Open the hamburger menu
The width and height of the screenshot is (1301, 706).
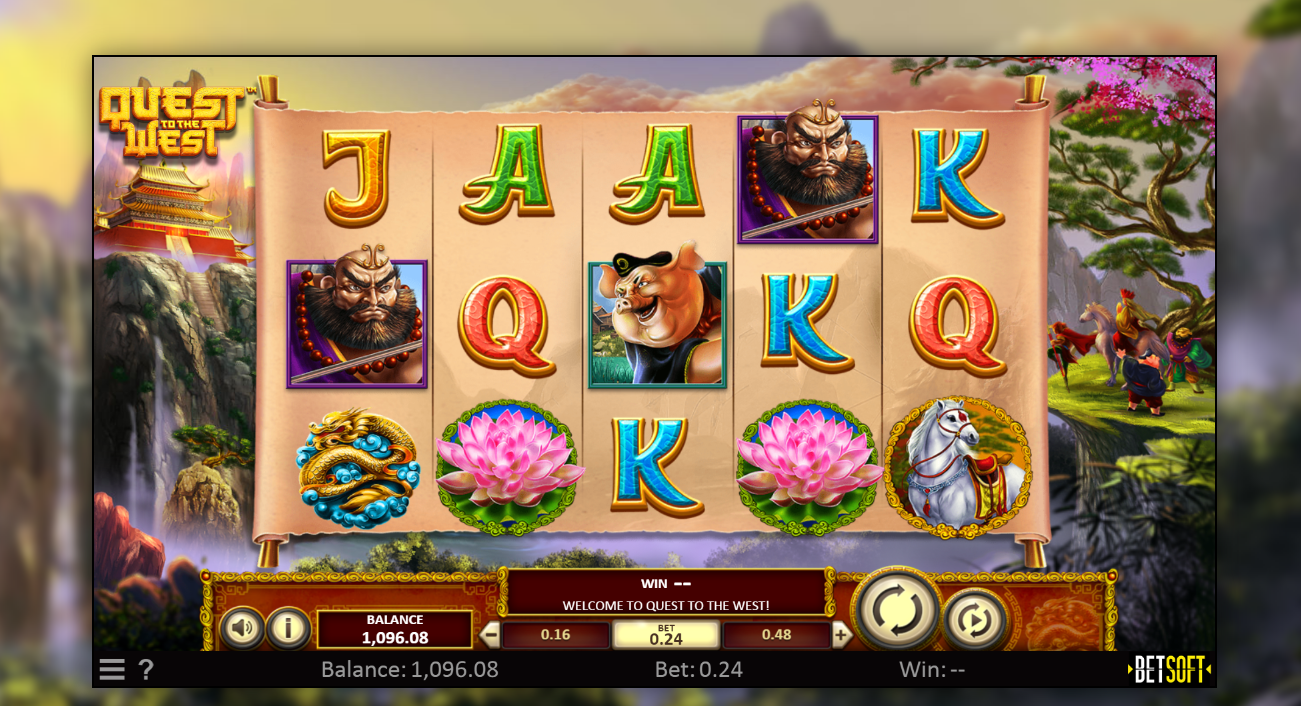[x=112, y=670]
